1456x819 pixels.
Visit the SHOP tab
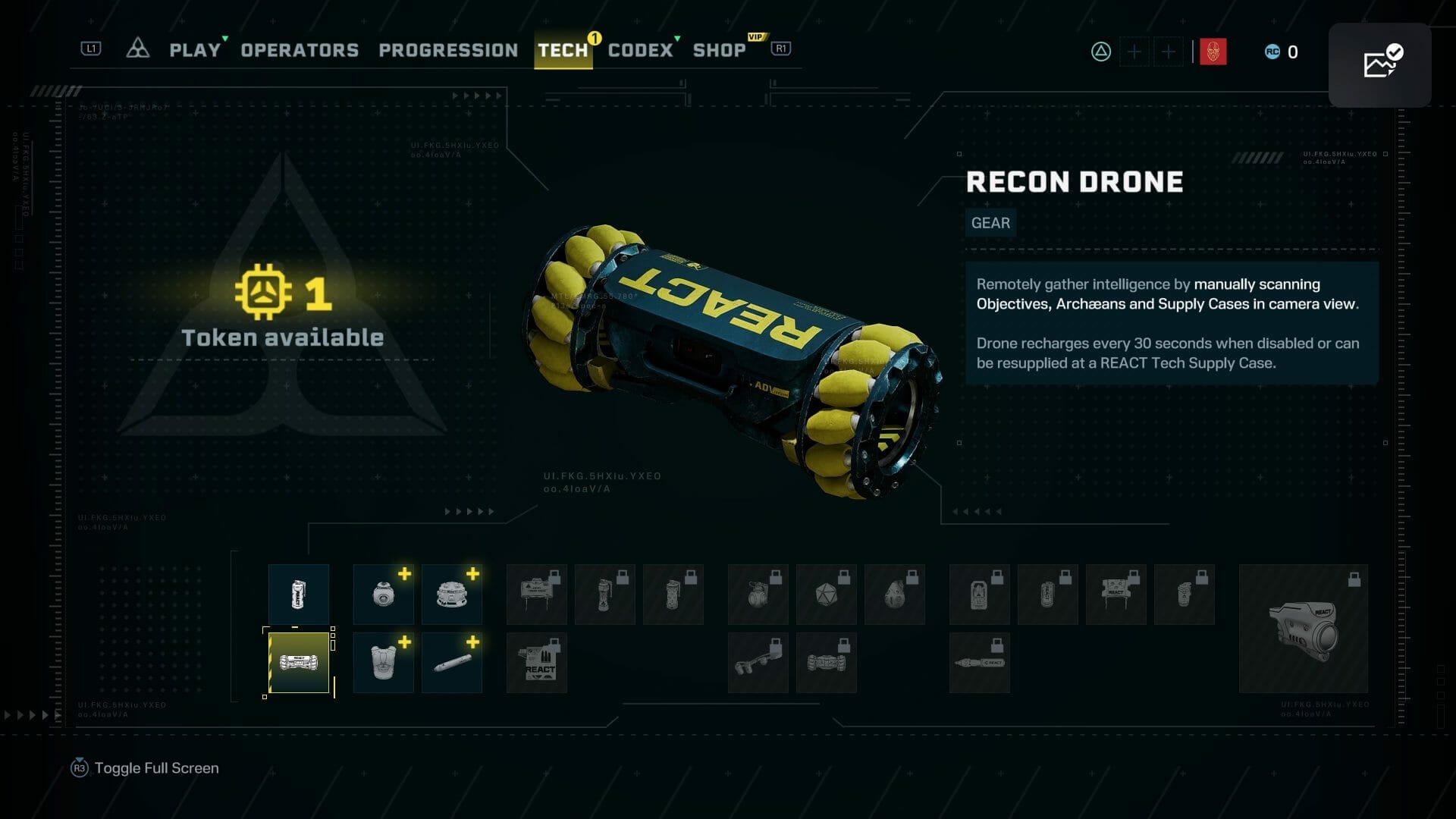(x=719, y=50)
